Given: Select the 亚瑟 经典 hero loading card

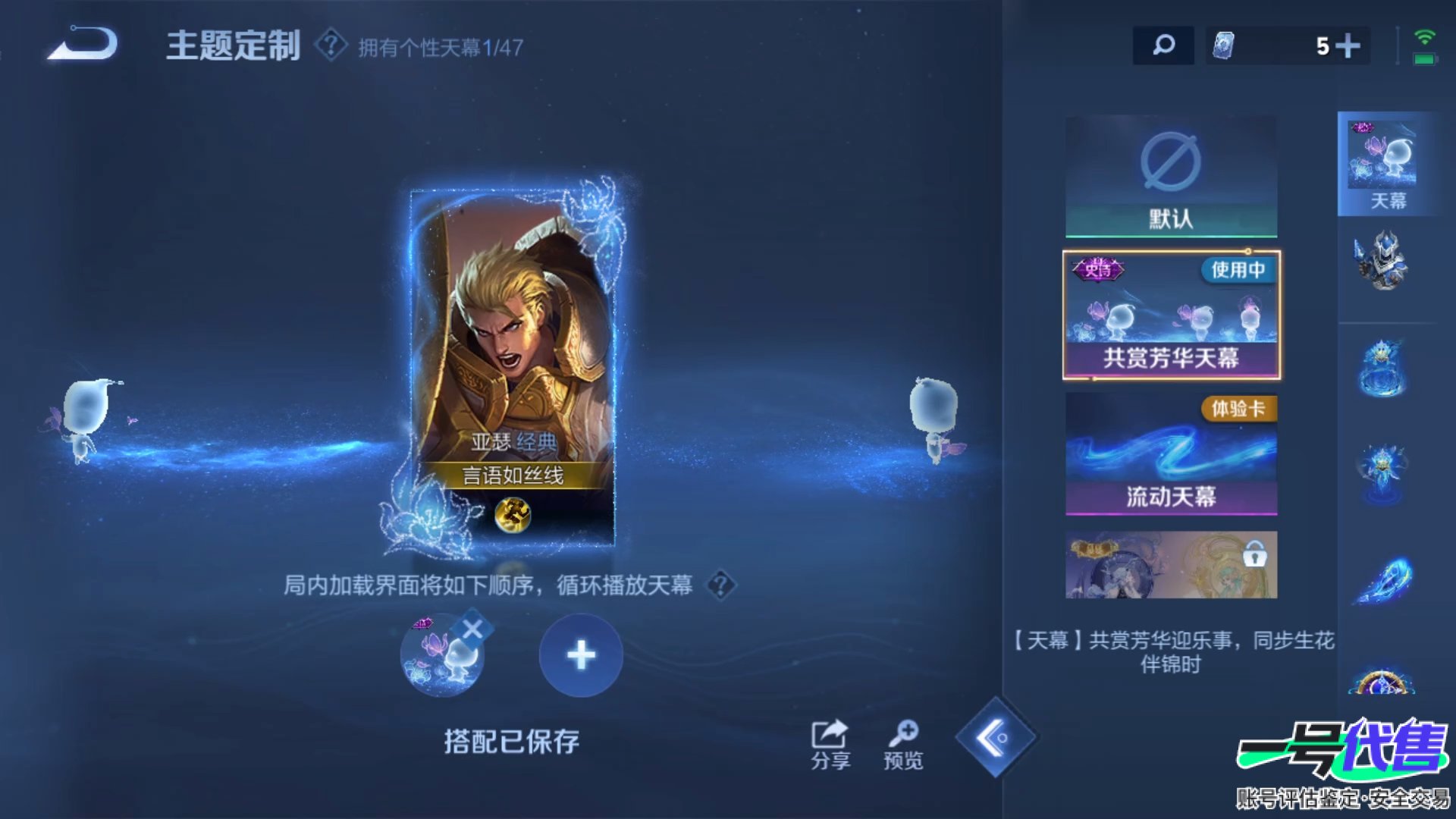Looking at the screenshot, I should (x=513, y=364).
